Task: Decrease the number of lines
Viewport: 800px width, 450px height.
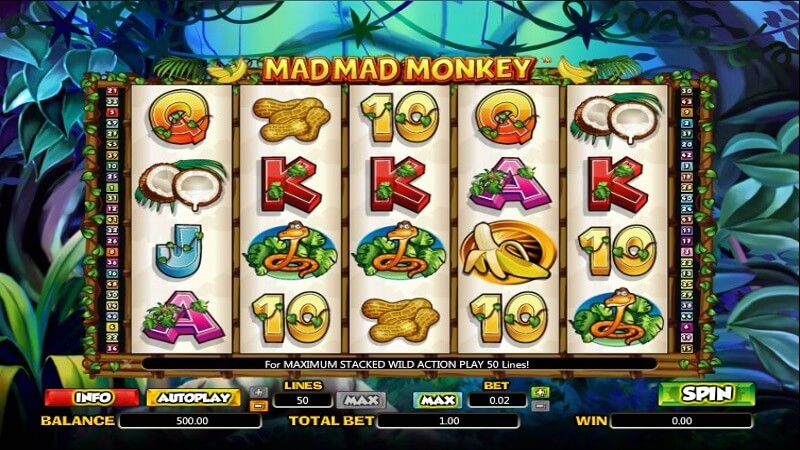Action: (258, 405)
